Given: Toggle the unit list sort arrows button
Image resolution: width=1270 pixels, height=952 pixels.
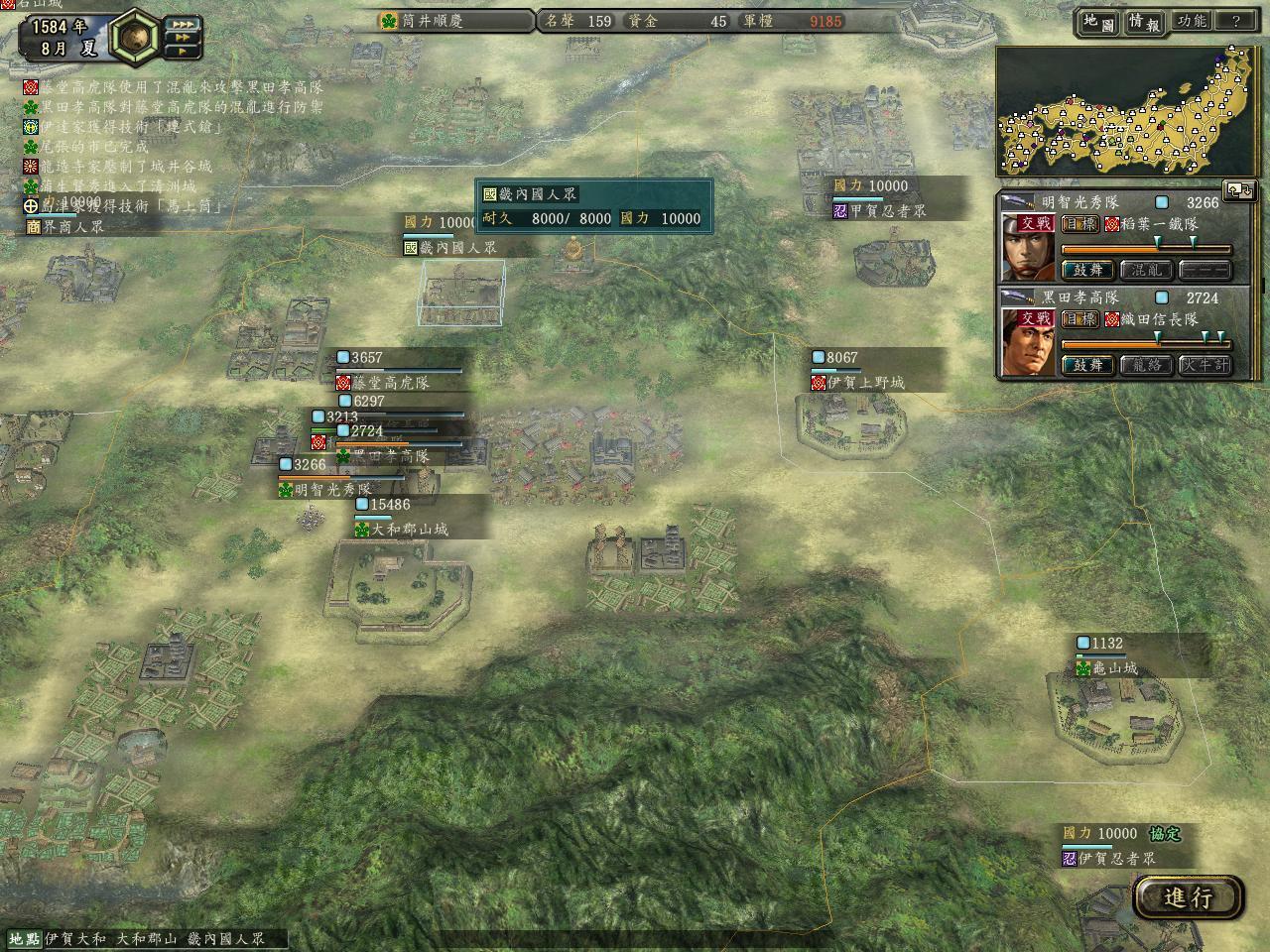Looking at the screenshot, I should tap(1240, 189).
